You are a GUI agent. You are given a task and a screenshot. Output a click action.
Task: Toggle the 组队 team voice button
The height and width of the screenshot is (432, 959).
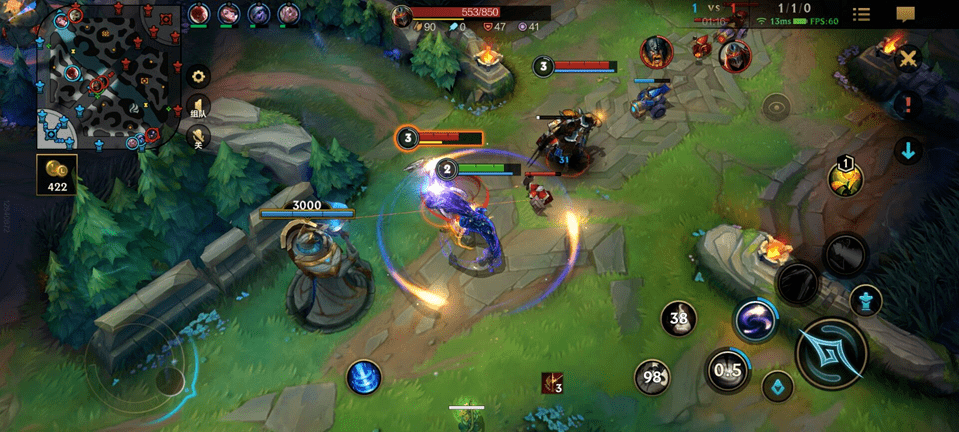tap(198, 107)
